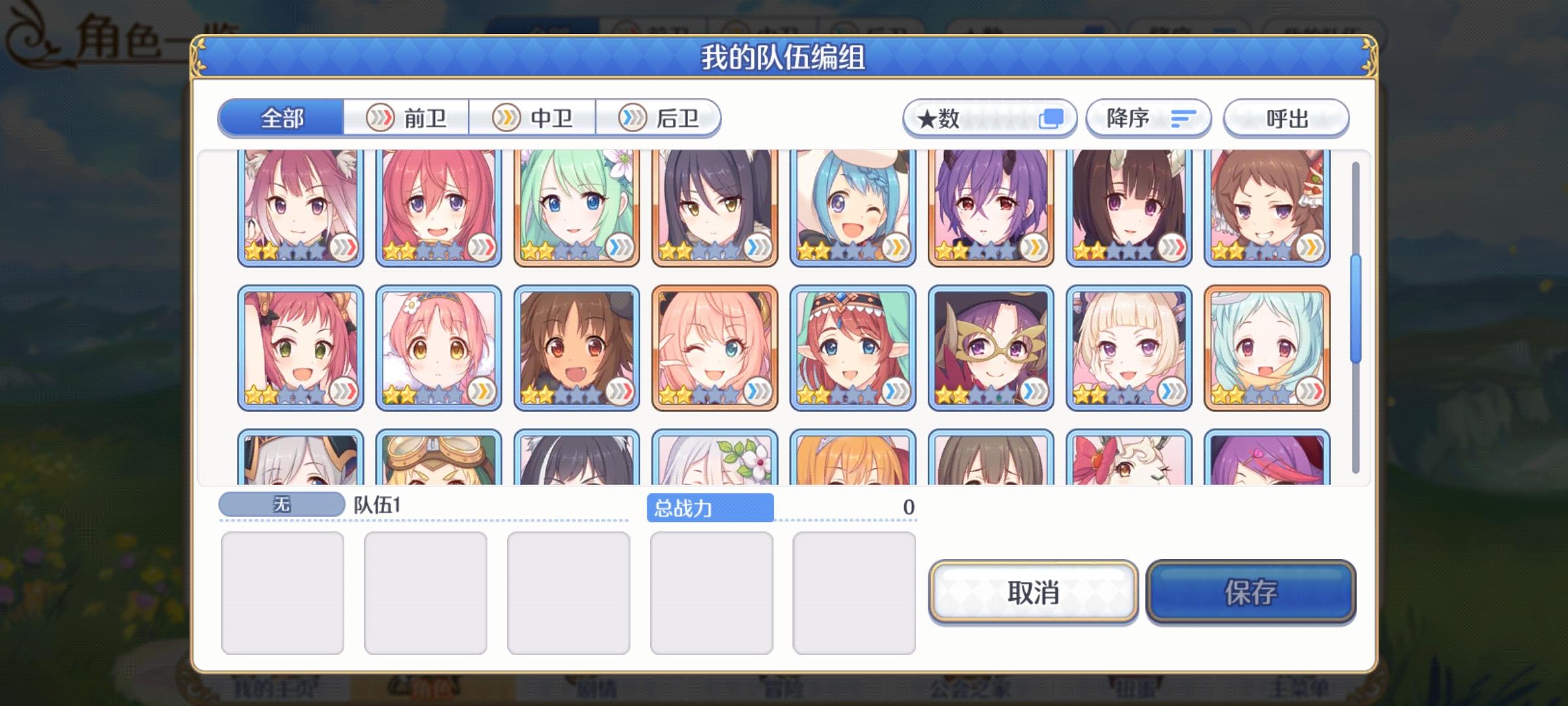Tap the 中卫 double-arrow badge icon
Viewport: 1568px width, 706px height.
[505, 118]
